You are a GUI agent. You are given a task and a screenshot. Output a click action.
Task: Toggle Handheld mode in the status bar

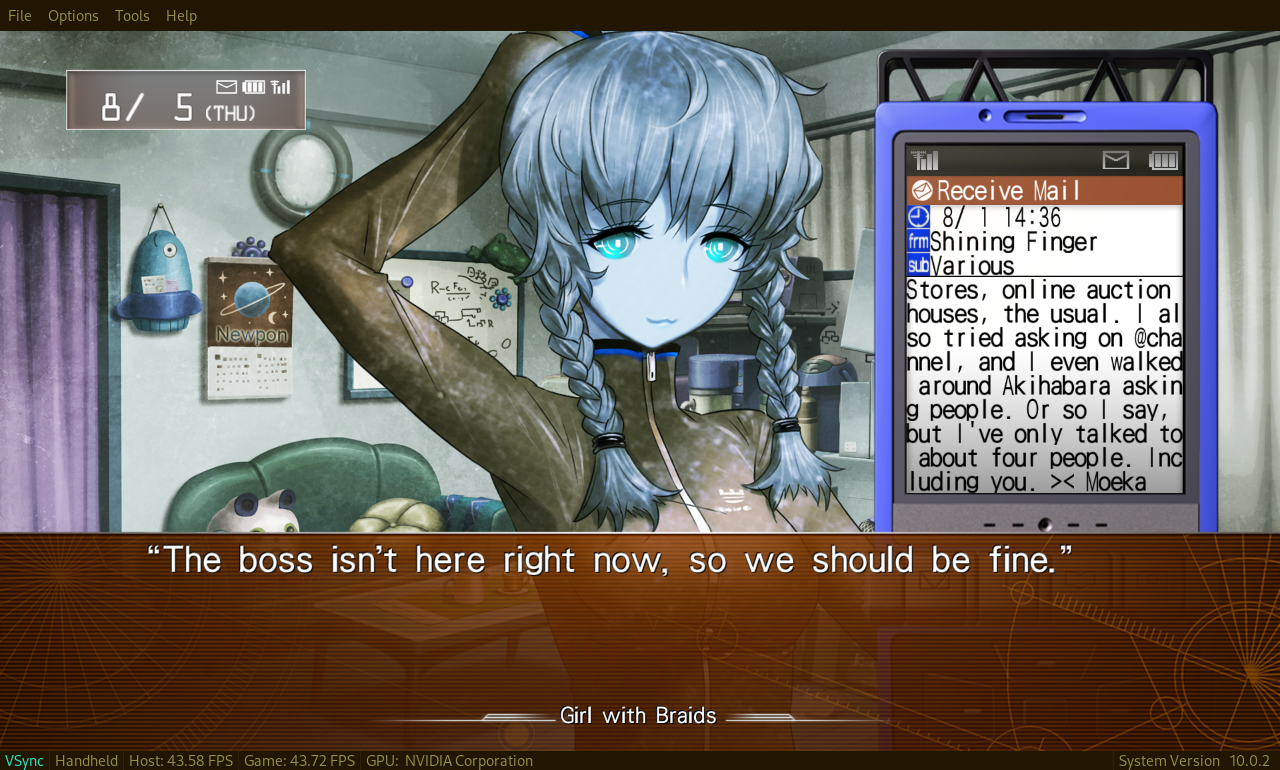(86, 760)
